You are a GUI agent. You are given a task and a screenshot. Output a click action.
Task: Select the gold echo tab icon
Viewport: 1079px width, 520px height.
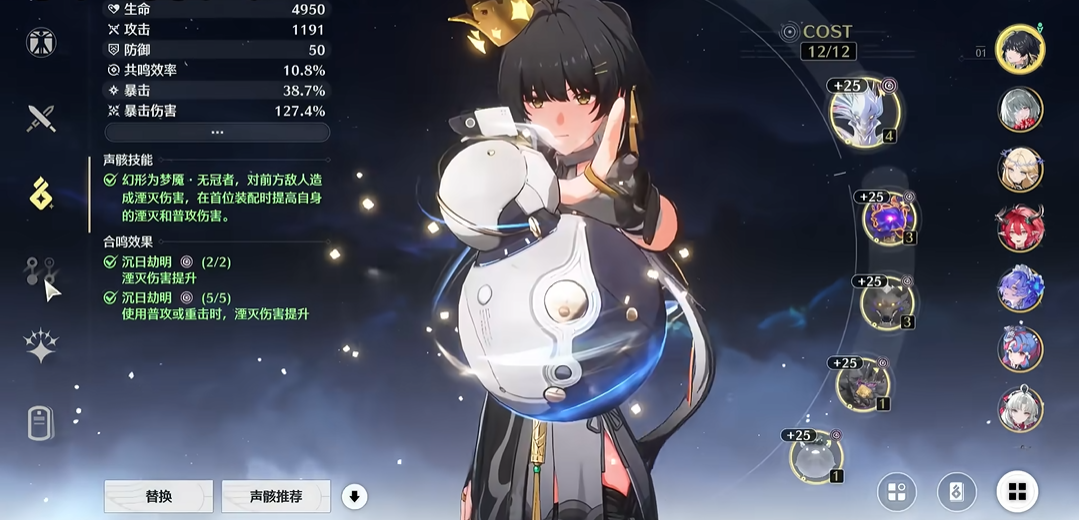tap(41, 194)
